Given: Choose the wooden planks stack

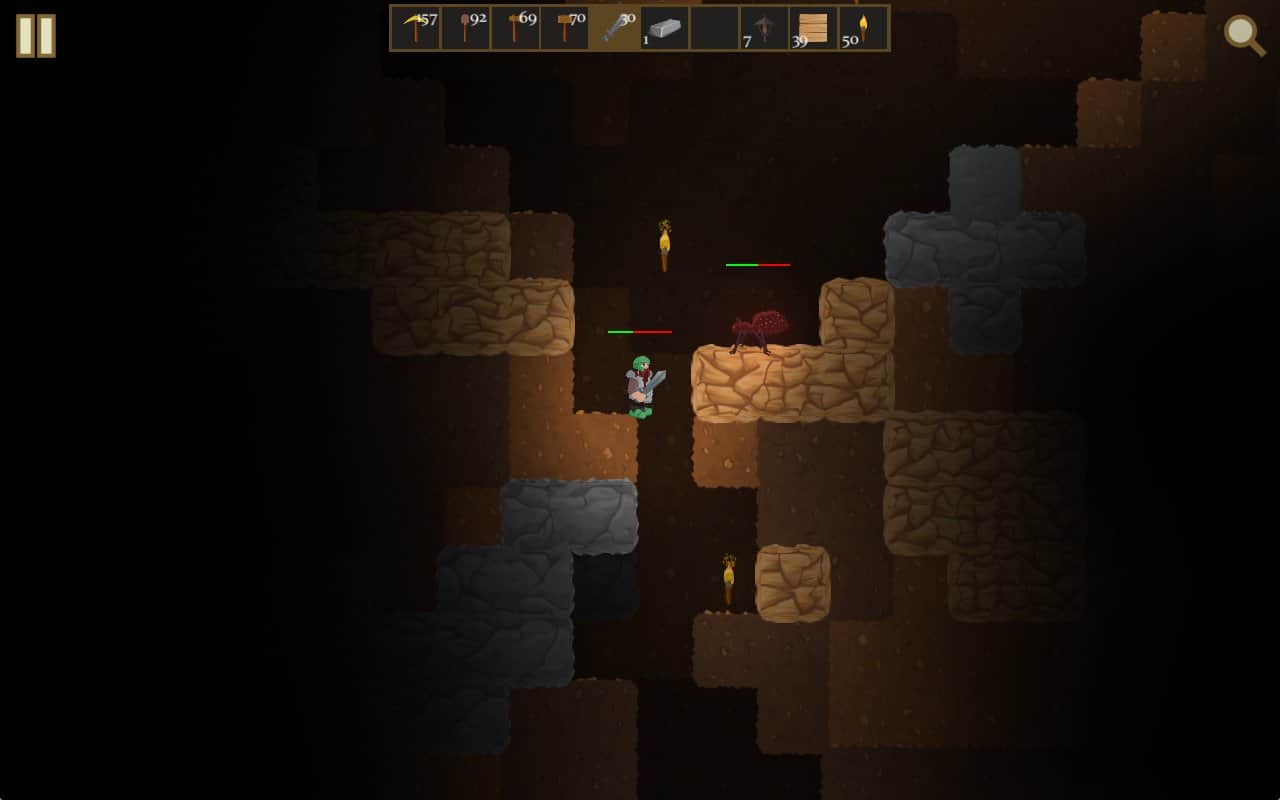Looking at the screenshot, I should click(813, 28).
